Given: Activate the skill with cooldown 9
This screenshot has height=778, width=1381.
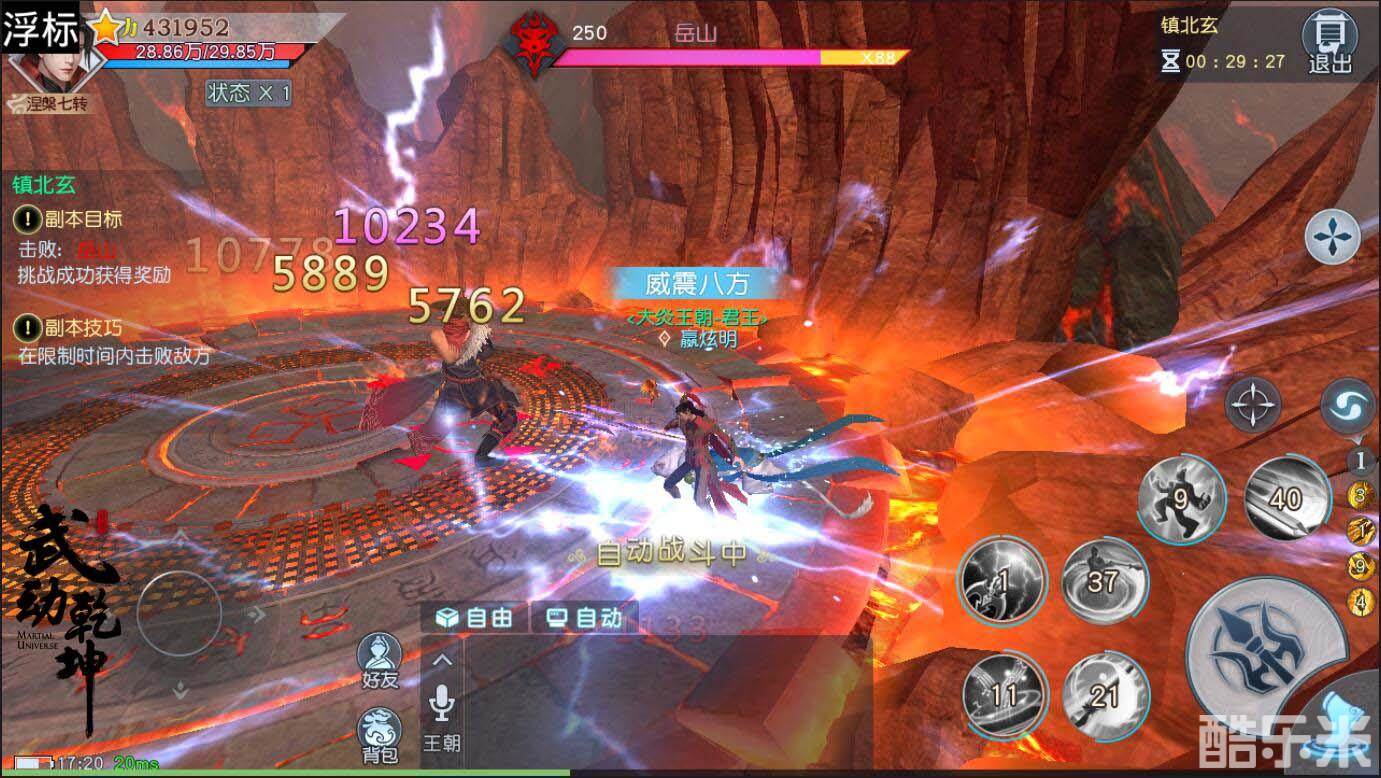Looking at the screenshot, I should pyautogui.click(x=1182, y=498).
